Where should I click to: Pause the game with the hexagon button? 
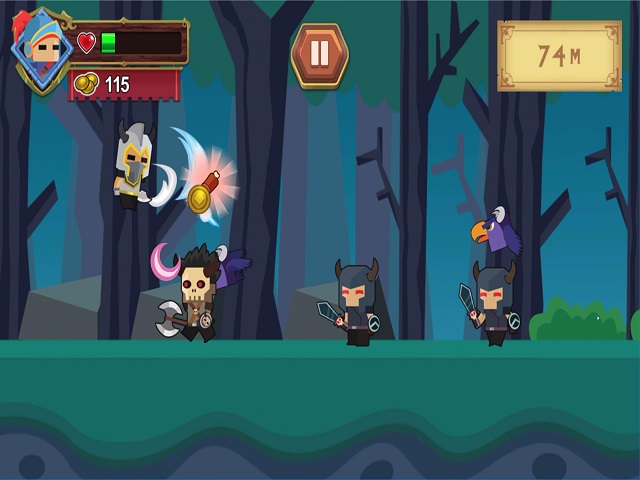click(x=319, y=54)
